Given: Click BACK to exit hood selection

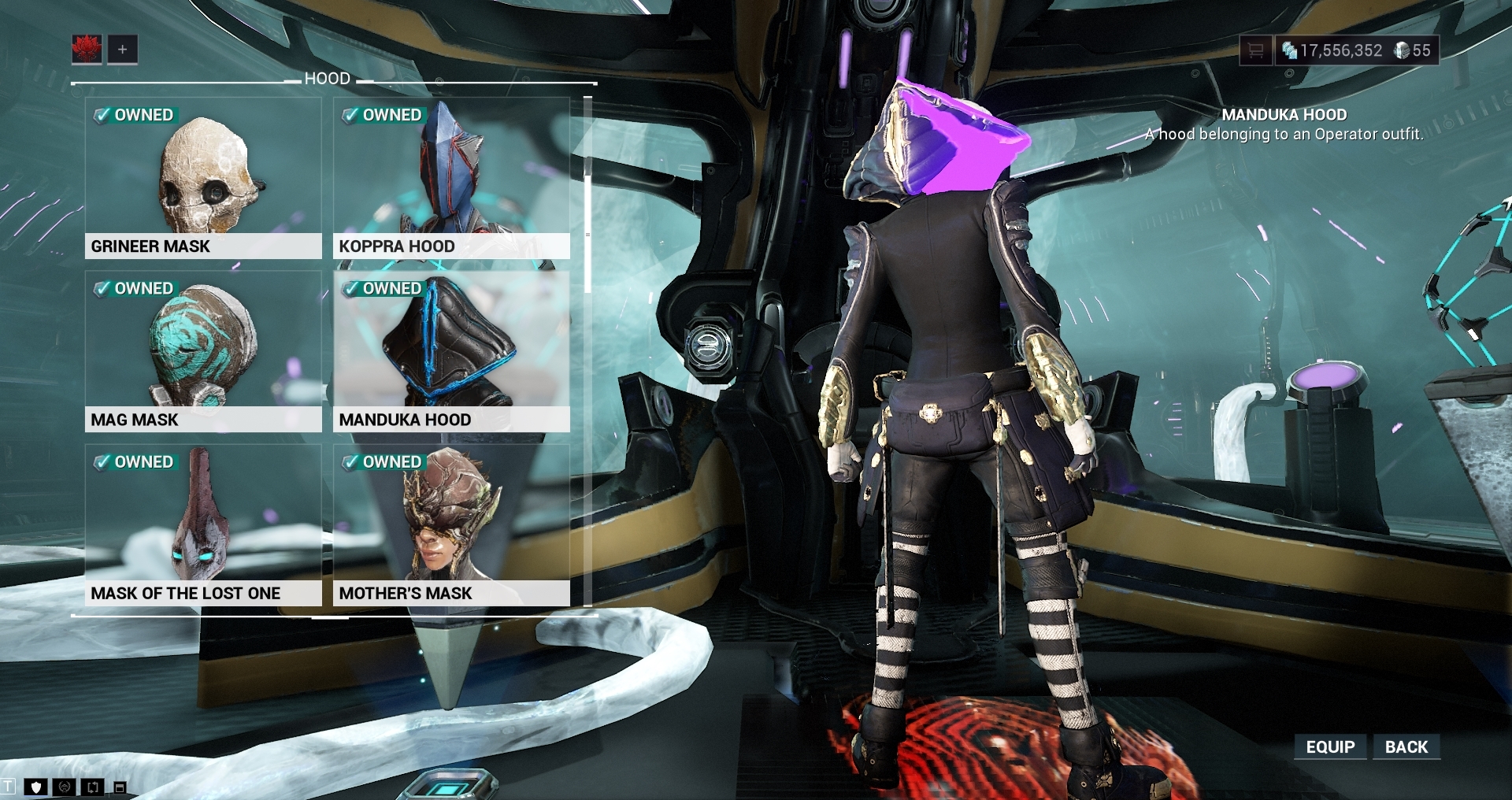Looking at the screenshot, I should 1408,746.
